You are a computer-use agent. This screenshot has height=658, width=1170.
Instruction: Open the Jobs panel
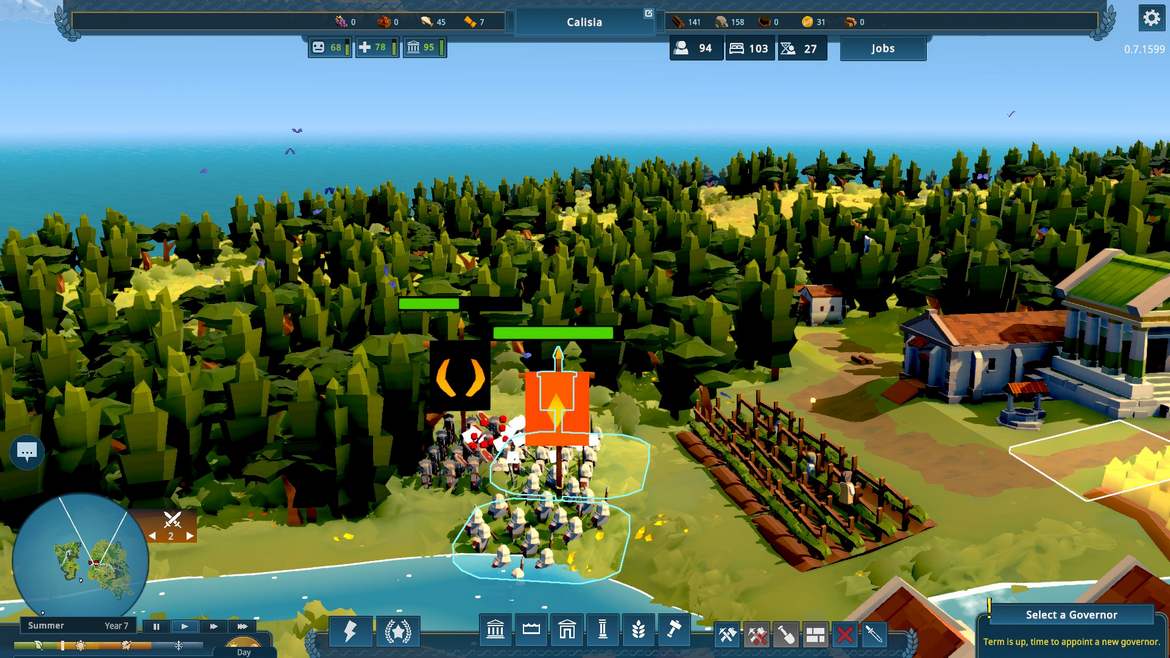883,49
